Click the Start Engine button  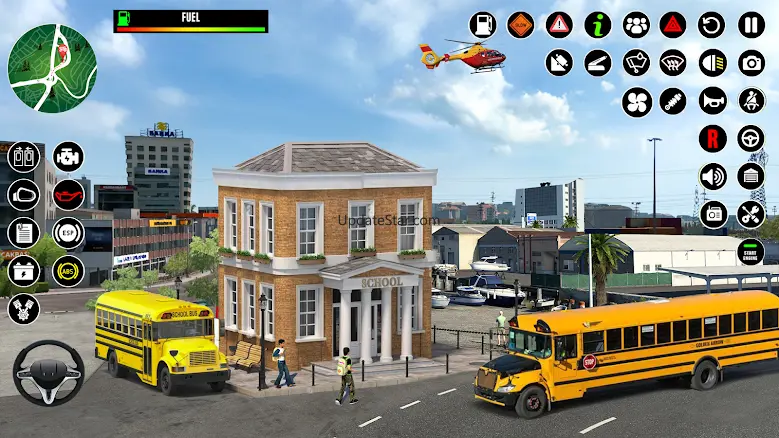751,252
